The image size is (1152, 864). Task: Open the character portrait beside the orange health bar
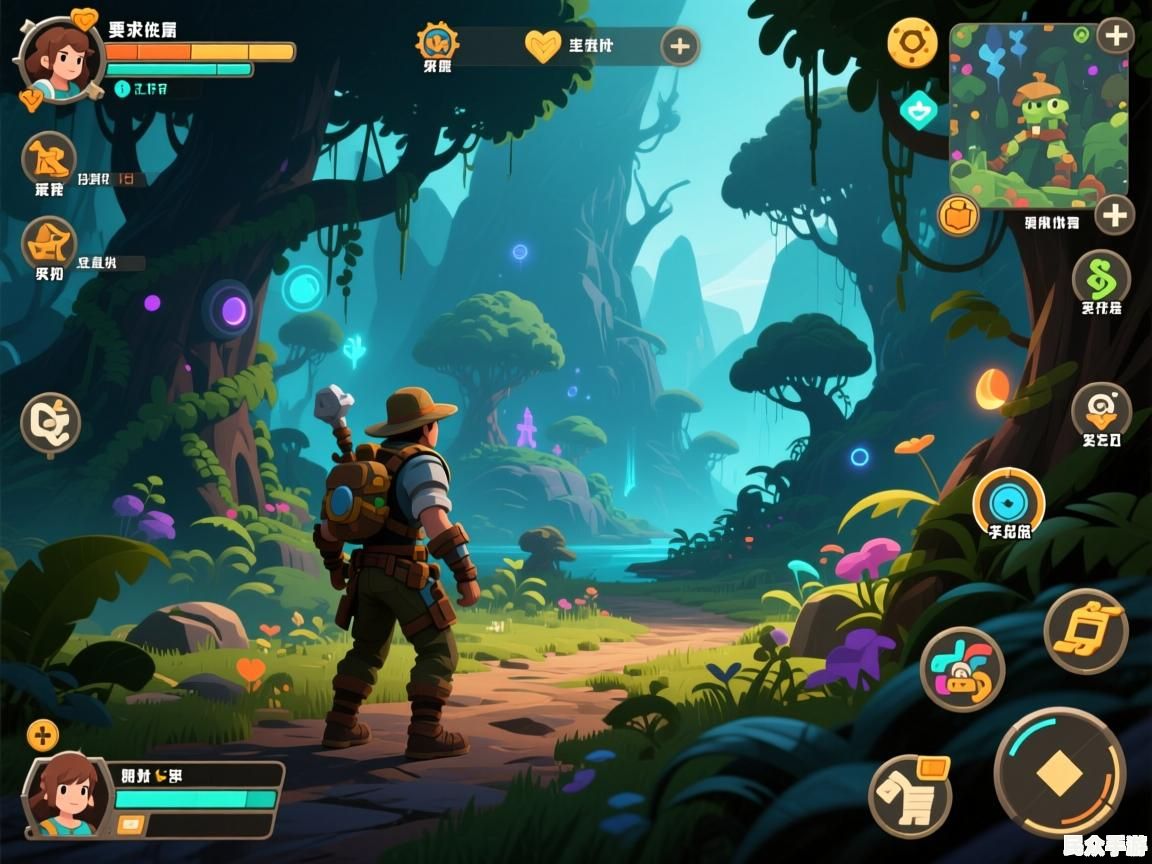tap(60, 58)
